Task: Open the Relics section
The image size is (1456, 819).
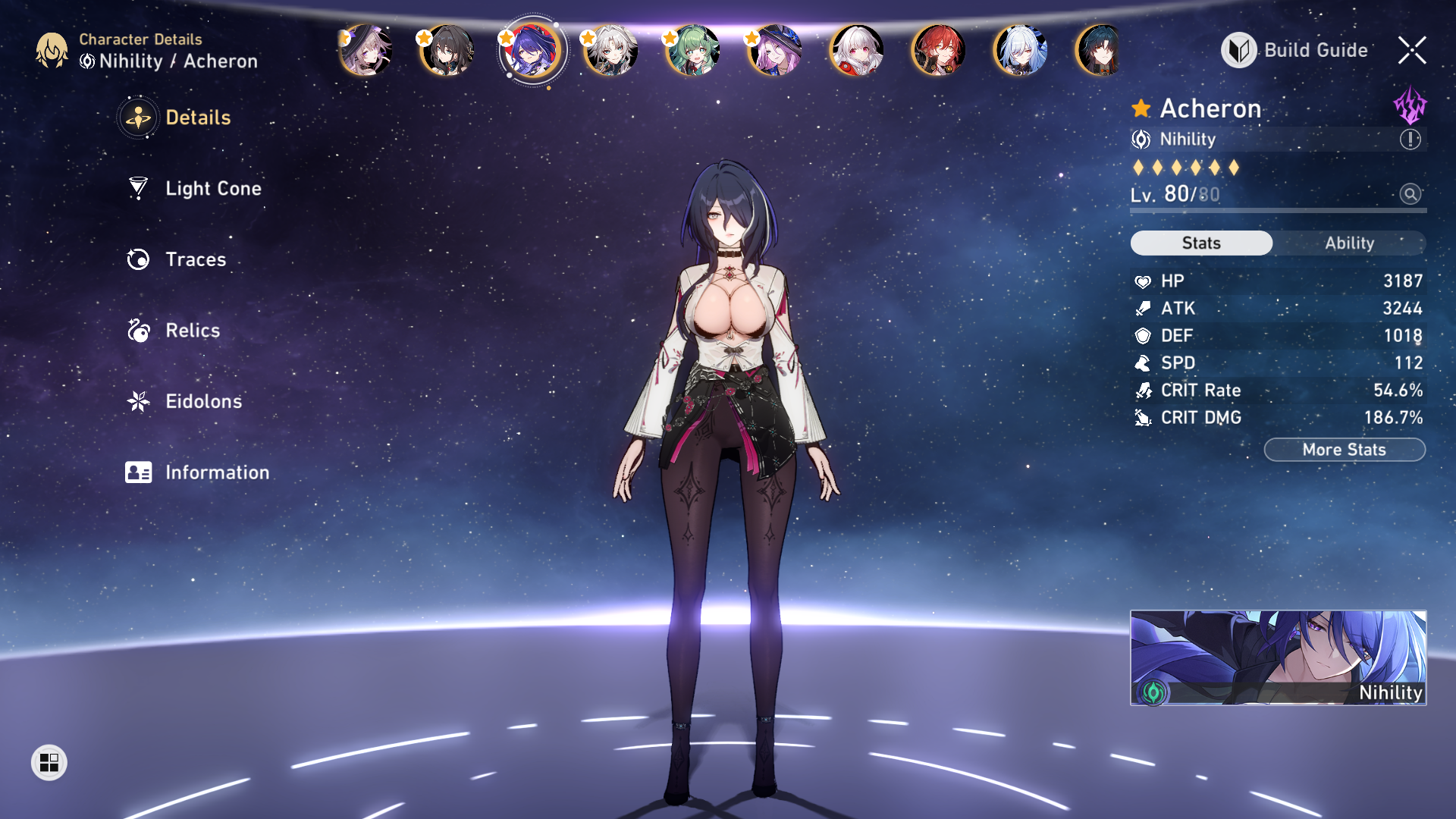Action: click(192, 331)
